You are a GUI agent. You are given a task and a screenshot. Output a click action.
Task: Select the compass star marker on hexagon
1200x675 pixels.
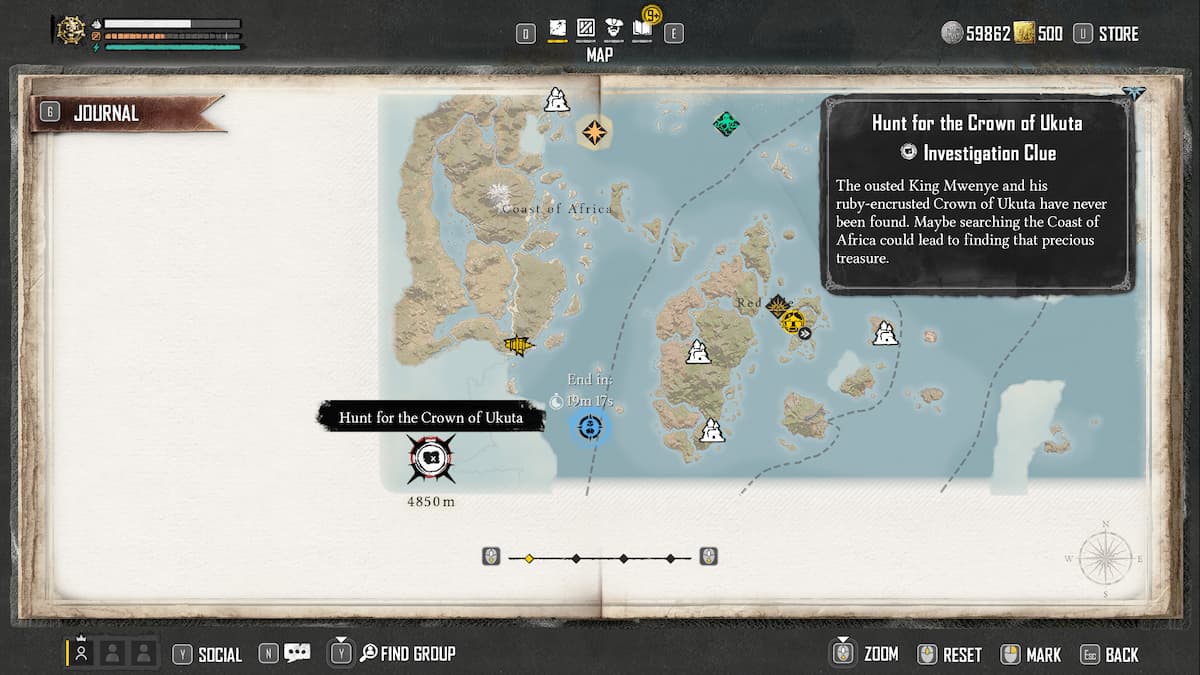coord(594,131)
